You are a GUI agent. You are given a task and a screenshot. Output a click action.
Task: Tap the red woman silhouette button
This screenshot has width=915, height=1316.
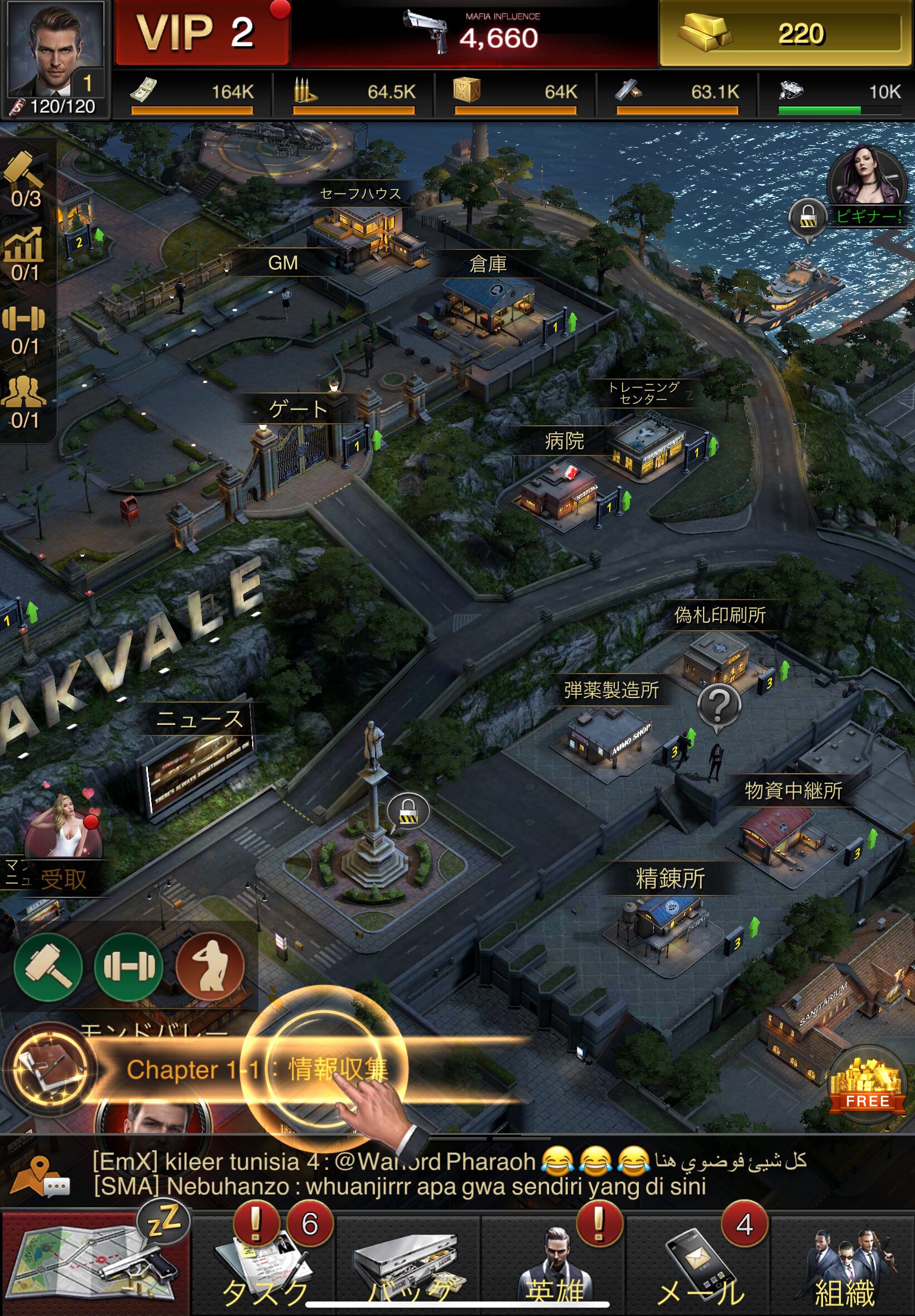(210, 967)
